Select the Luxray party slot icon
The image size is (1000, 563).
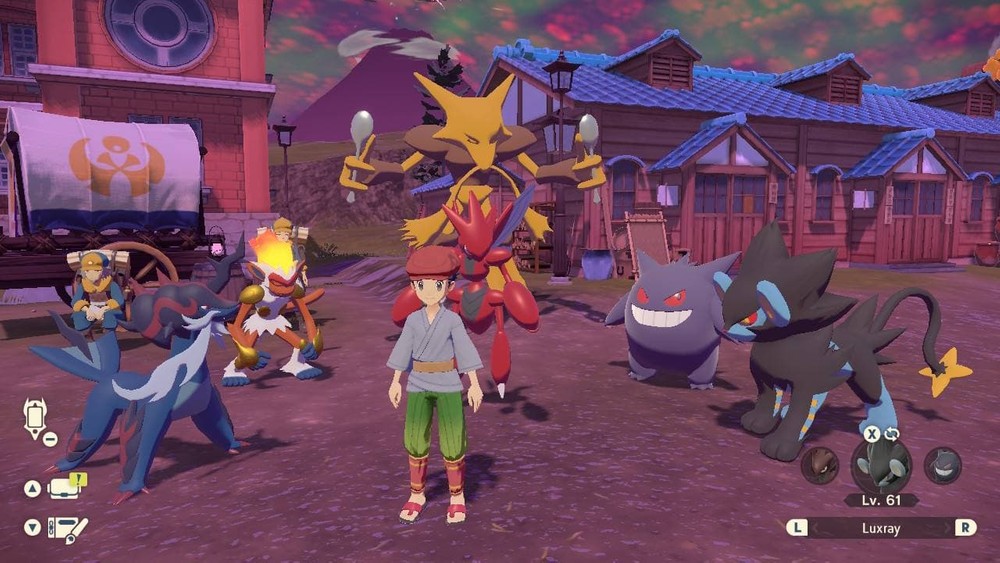tap(881, 466)
